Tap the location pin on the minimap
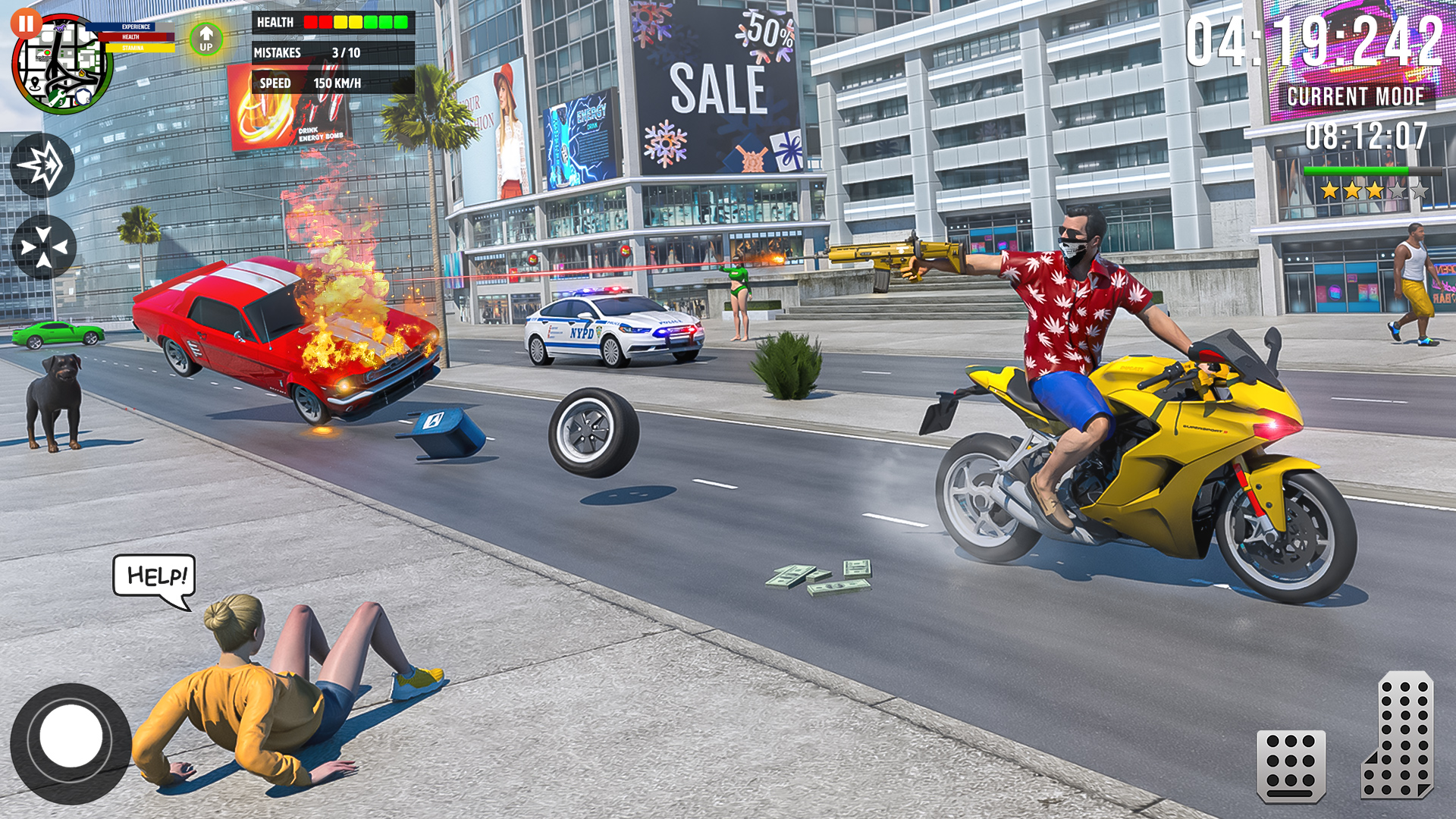Image resolution: width=1456 pixels, height=819 pixels. click(x=35, y=83)
